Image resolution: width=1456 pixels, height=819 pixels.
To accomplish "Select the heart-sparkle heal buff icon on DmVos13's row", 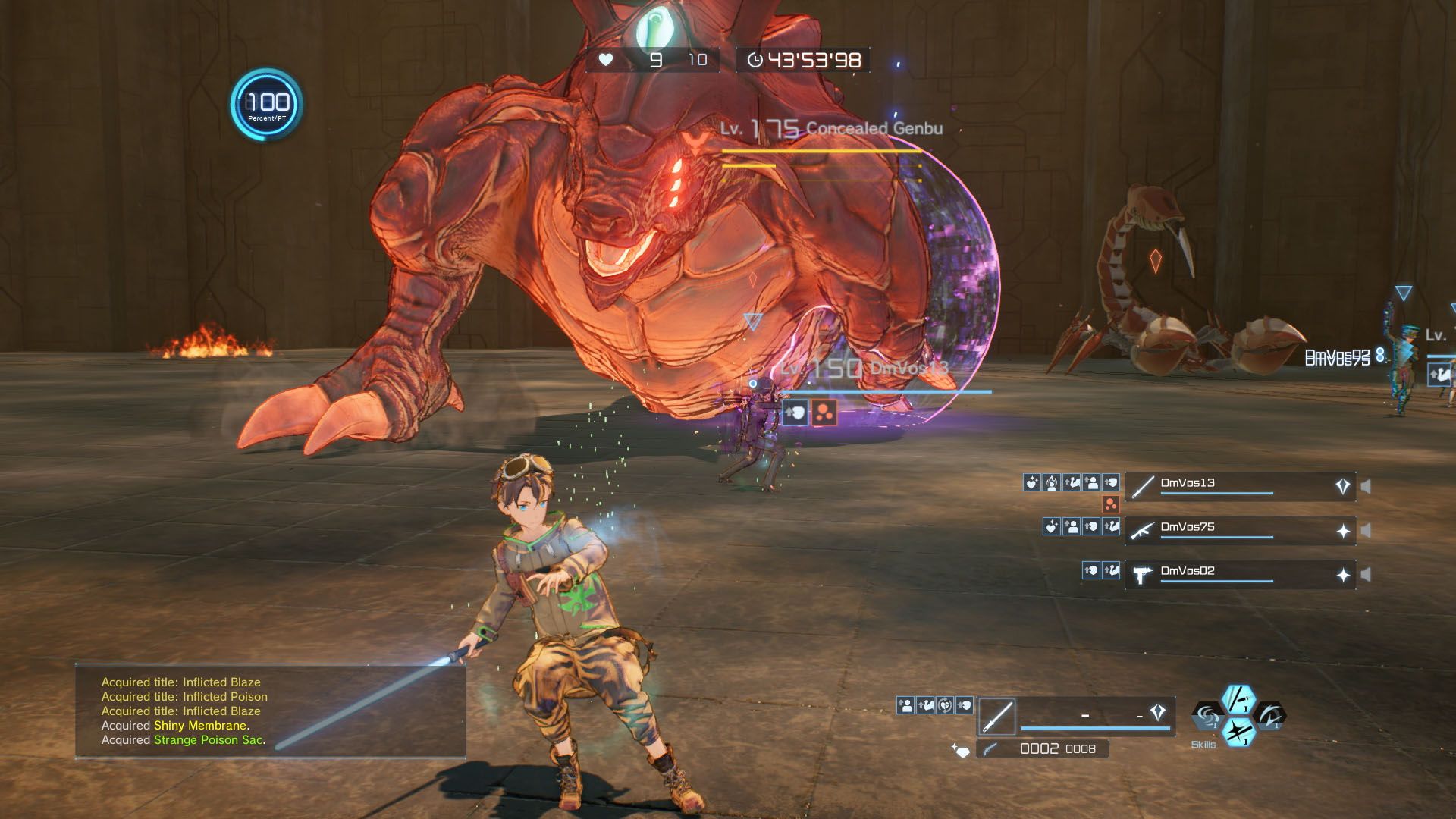I will [1031, 481].
